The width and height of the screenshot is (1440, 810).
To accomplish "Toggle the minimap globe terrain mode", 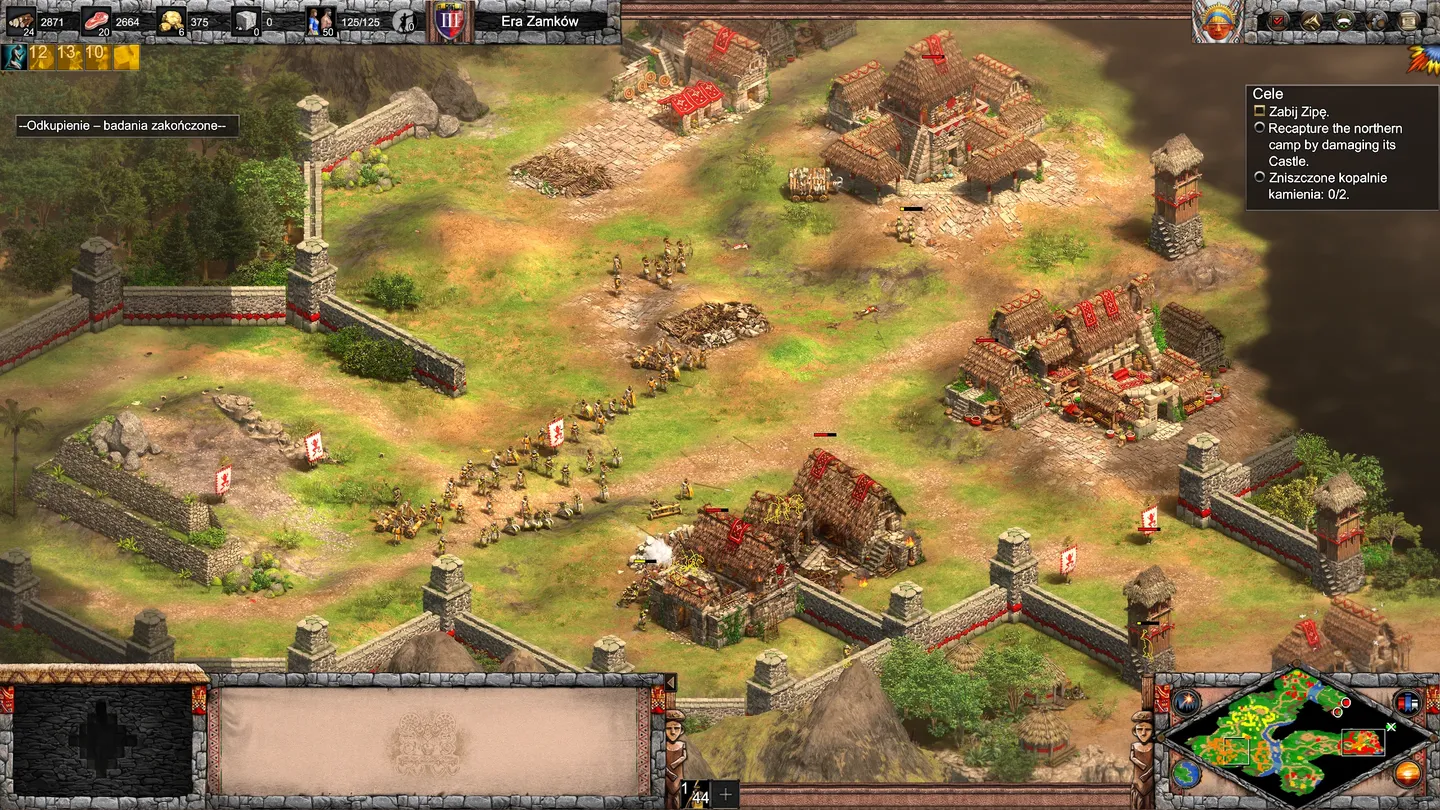I will click(x=1187, y=774).
